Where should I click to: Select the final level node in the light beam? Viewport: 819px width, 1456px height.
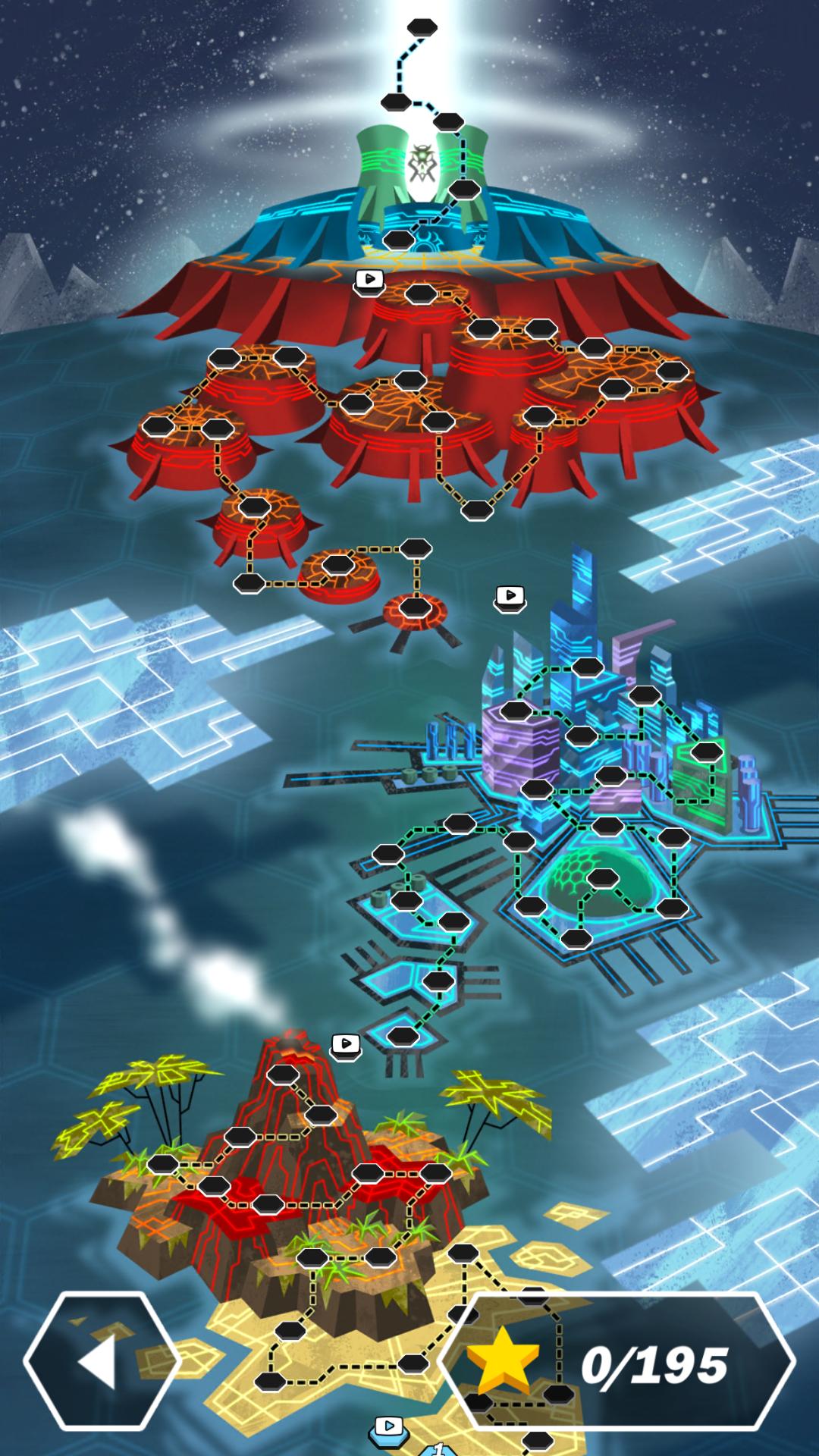pos(422,27)
